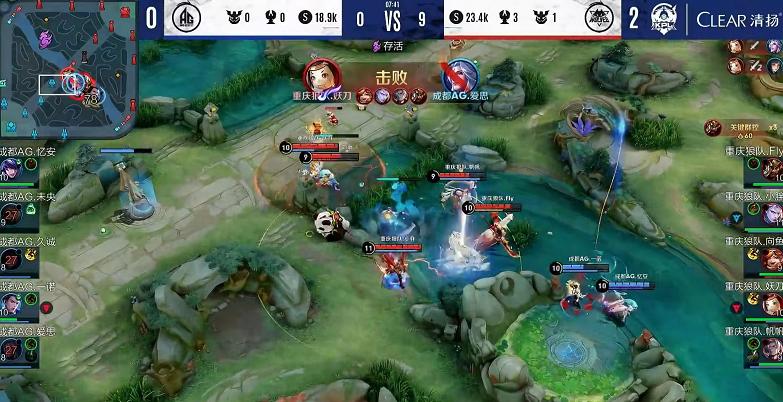Click the AG team logo on the scoreboard
This screenshot has width=783, height=402.
point(187,18)
